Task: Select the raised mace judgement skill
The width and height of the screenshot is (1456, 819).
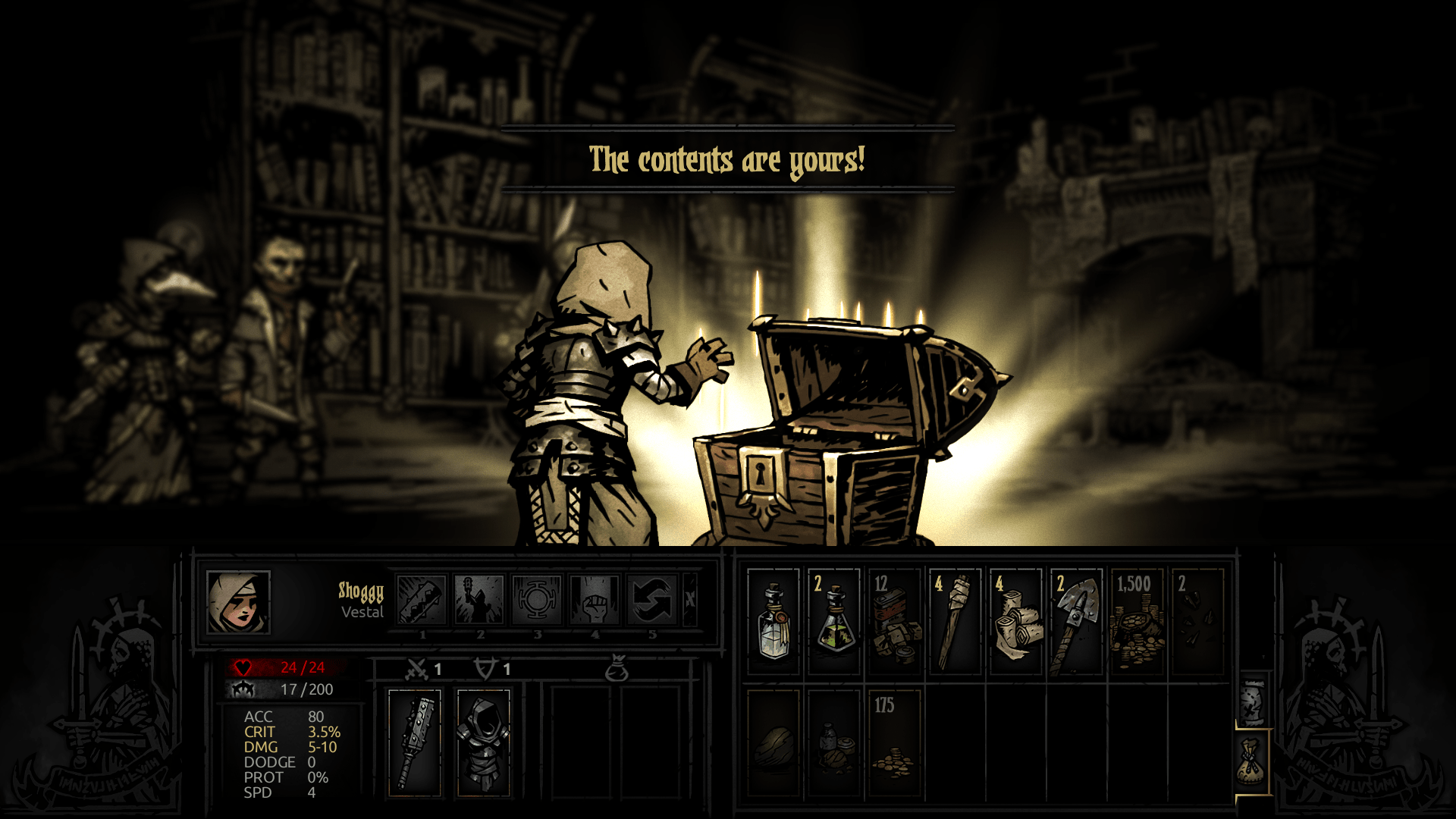Action: (x=479, y=600)
